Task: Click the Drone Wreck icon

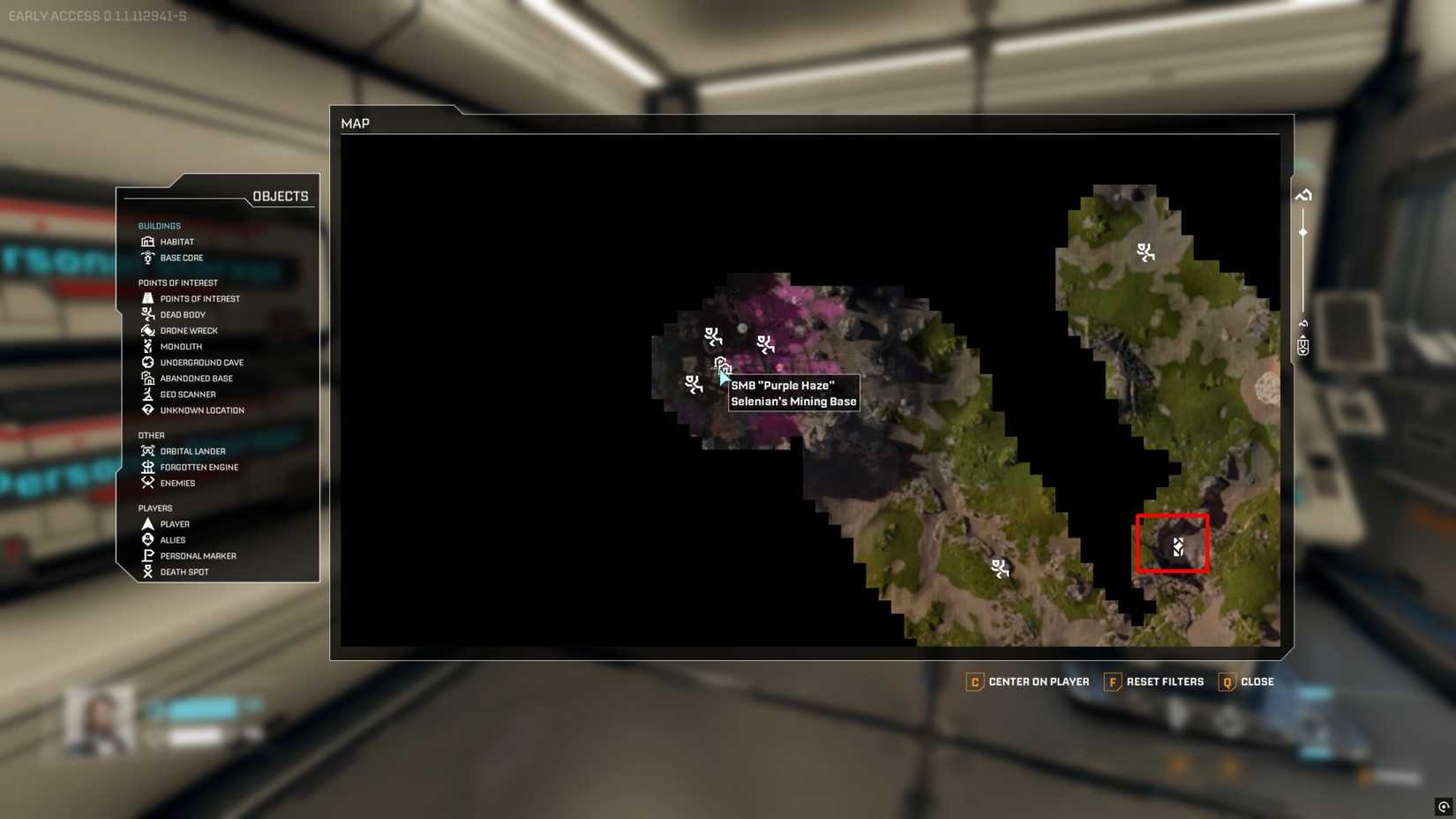Action: [148, 330]
